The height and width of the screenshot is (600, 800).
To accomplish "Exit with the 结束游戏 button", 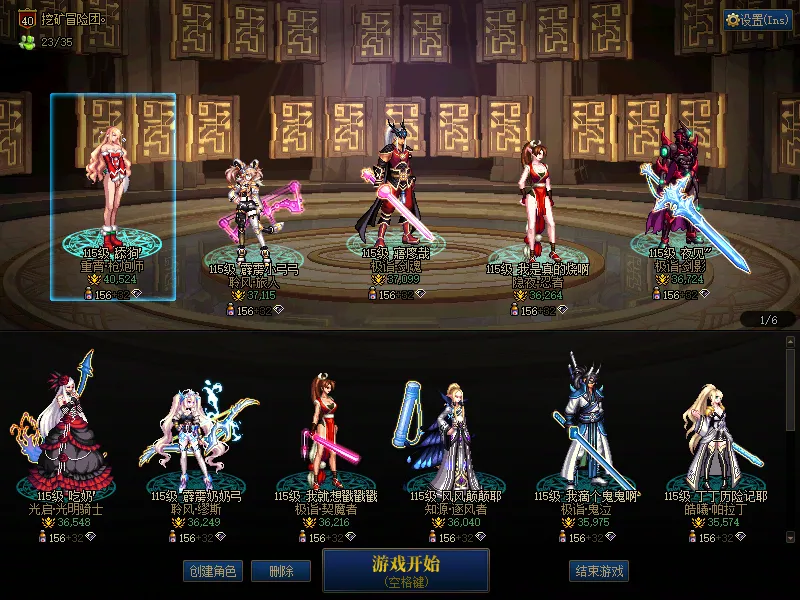I will [599, 571].
